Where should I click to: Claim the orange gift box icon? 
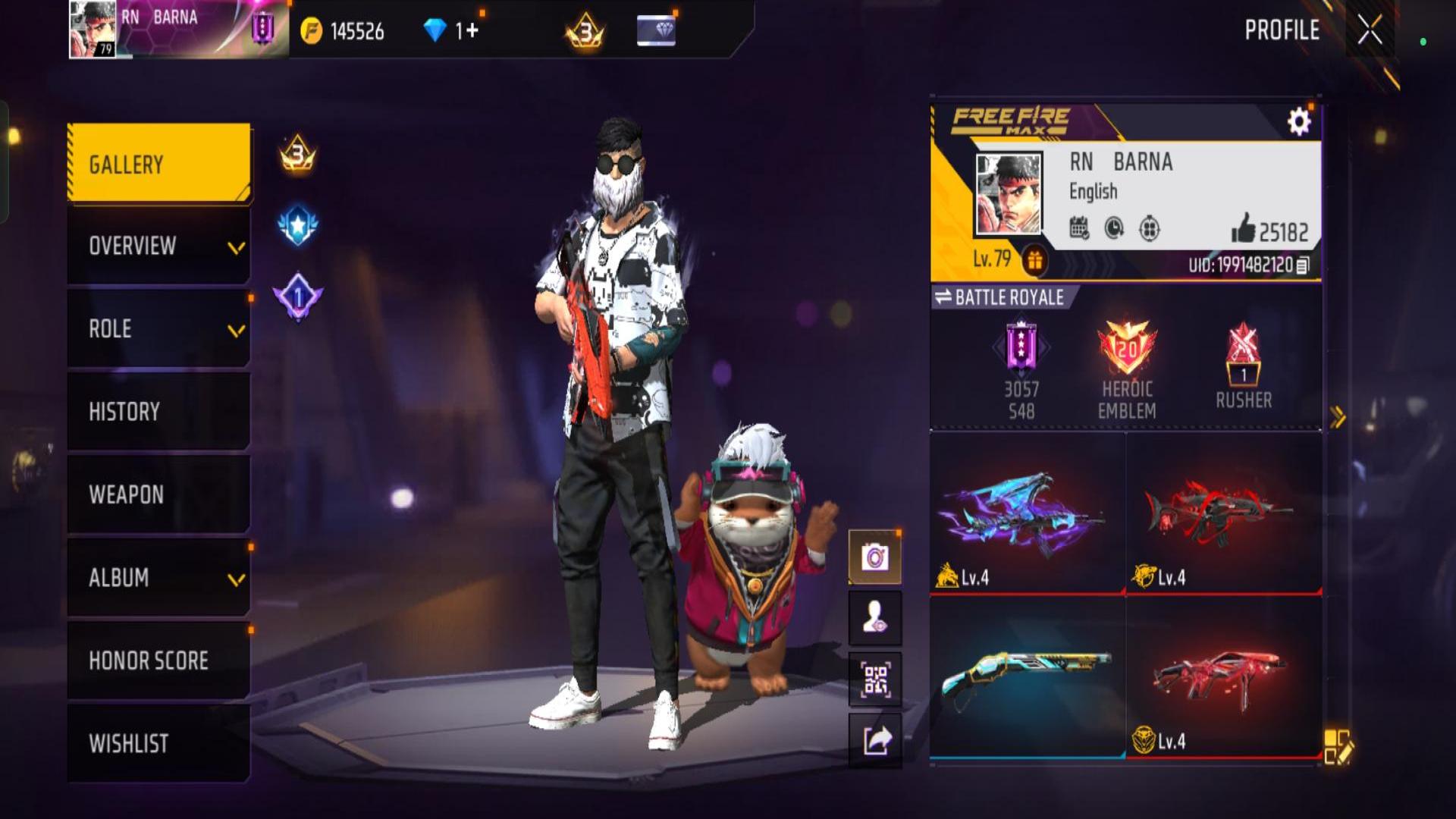[x=1035, y=261]
